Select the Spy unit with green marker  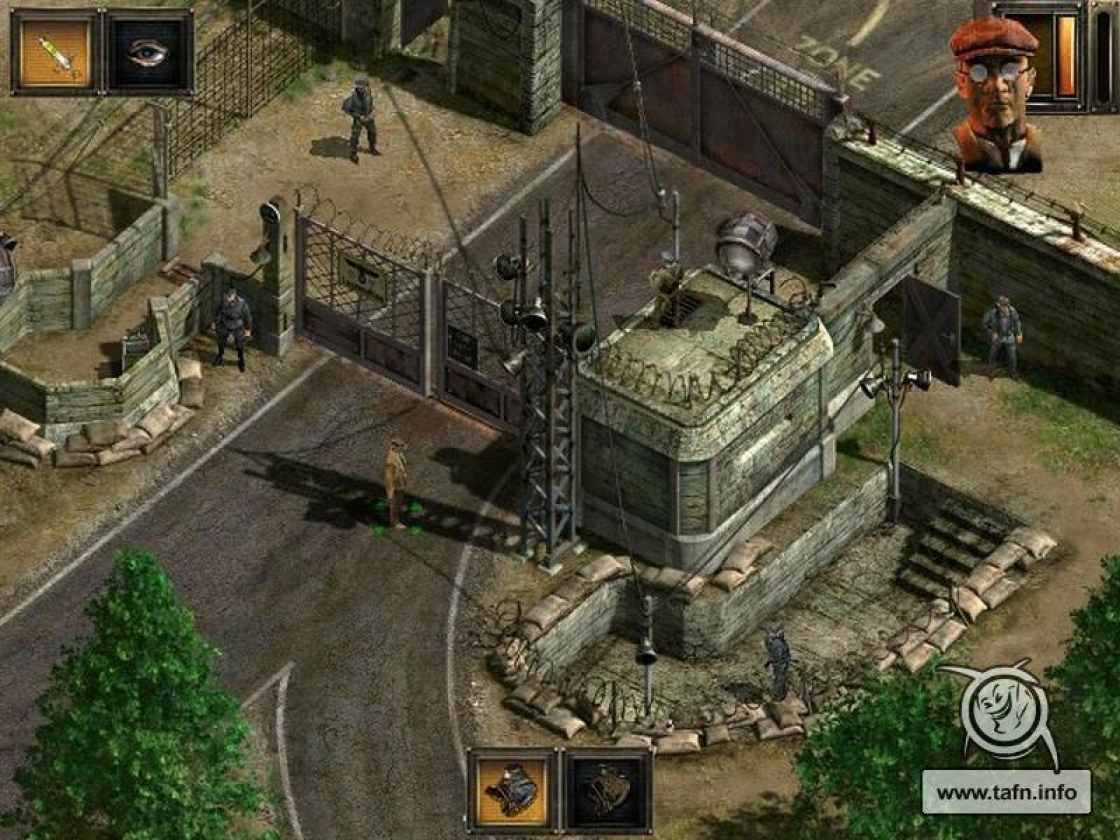pyautogui.click(x=396, y=482)
